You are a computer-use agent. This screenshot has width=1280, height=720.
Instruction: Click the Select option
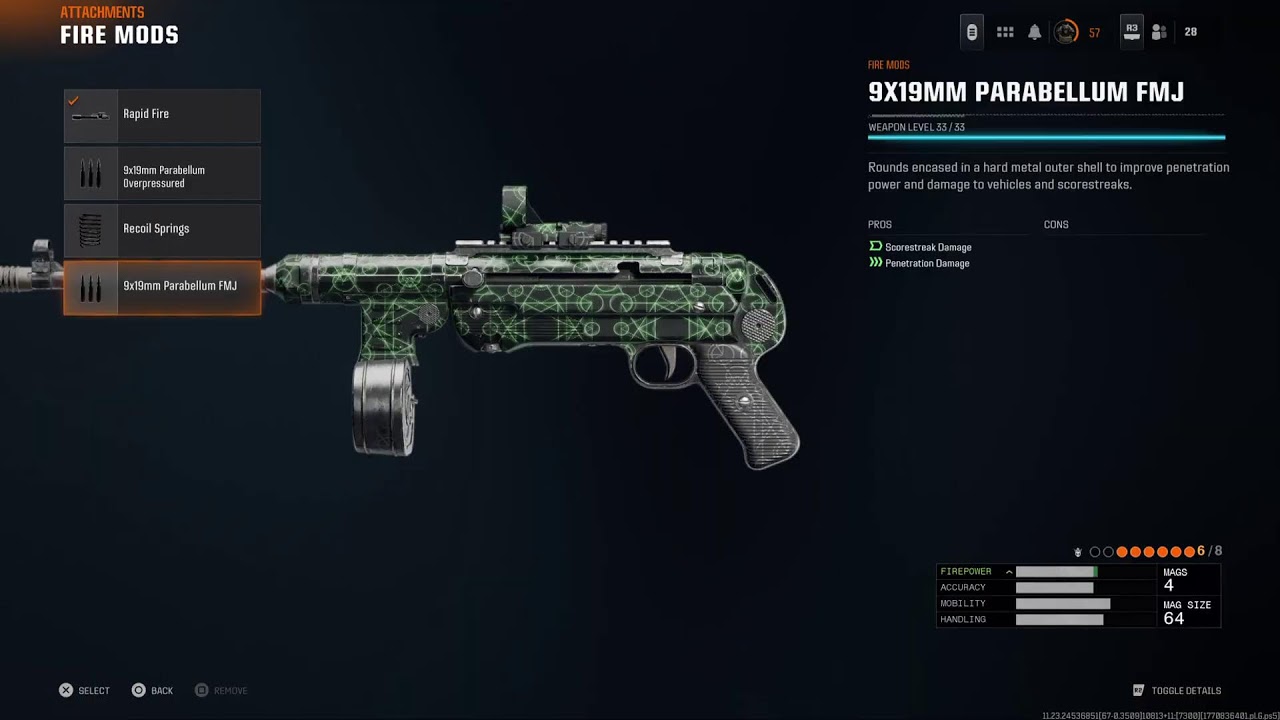pos(84,691)
